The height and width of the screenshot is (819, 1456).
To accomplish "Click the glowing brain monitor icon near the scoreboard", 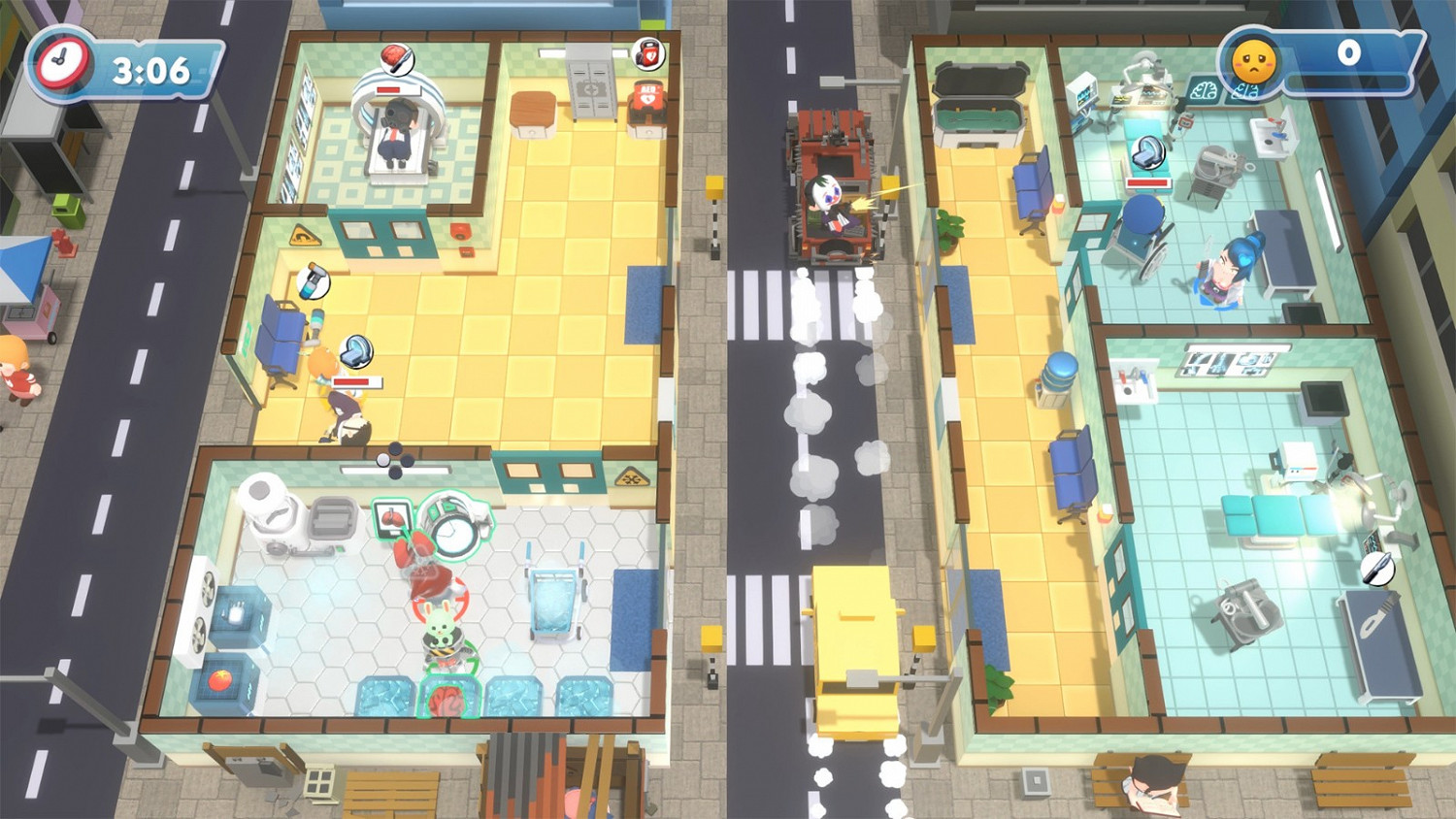I will click(1206, 90).
